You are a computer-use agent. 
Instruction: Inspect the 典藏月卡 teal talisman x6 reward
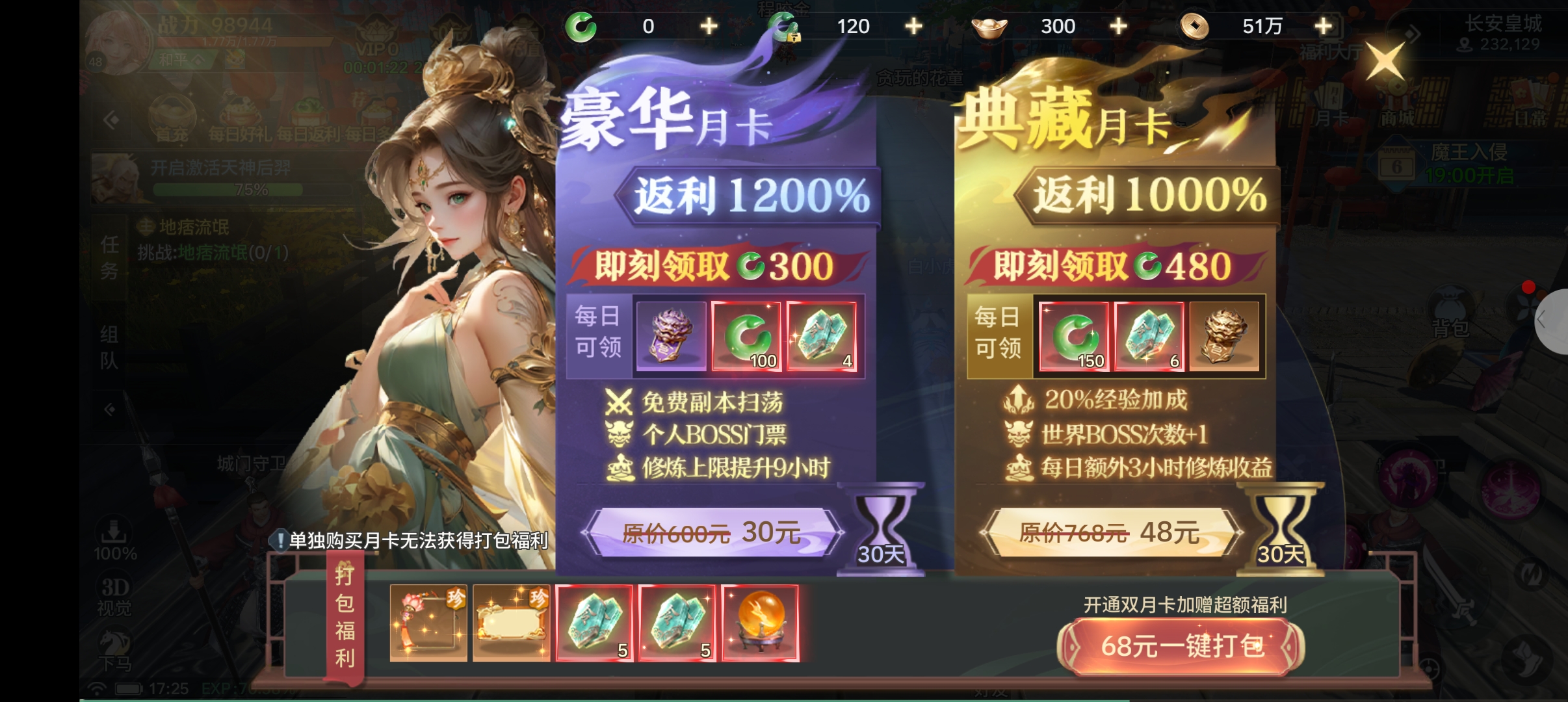point(1149,337)
